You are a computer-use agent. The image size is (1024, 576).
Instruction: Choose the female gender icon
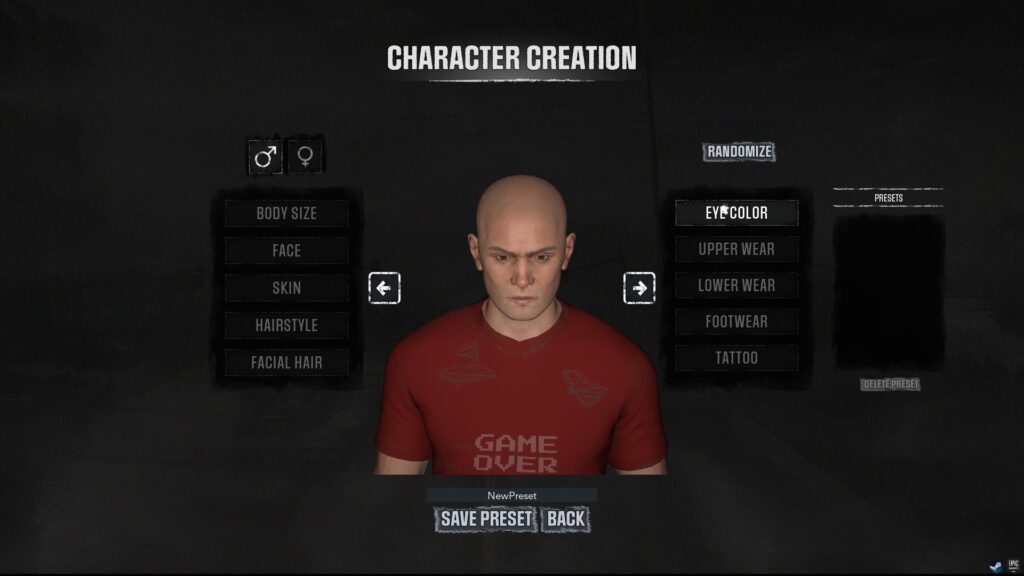pyautogui.click(x=306, y=157)
